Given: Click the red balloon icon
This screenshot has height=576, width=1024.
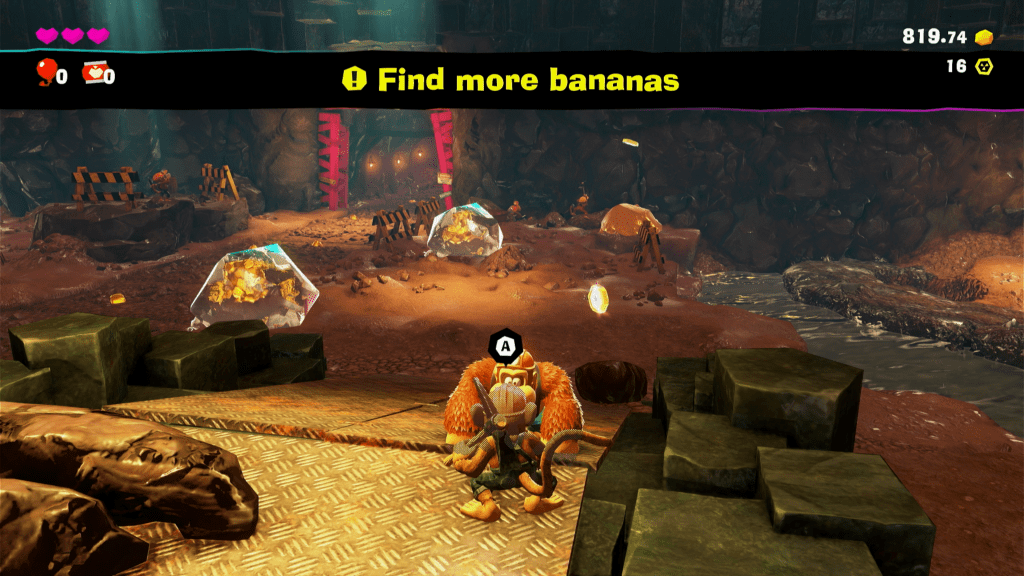Looking at the screenshot, I should [46, 71].
